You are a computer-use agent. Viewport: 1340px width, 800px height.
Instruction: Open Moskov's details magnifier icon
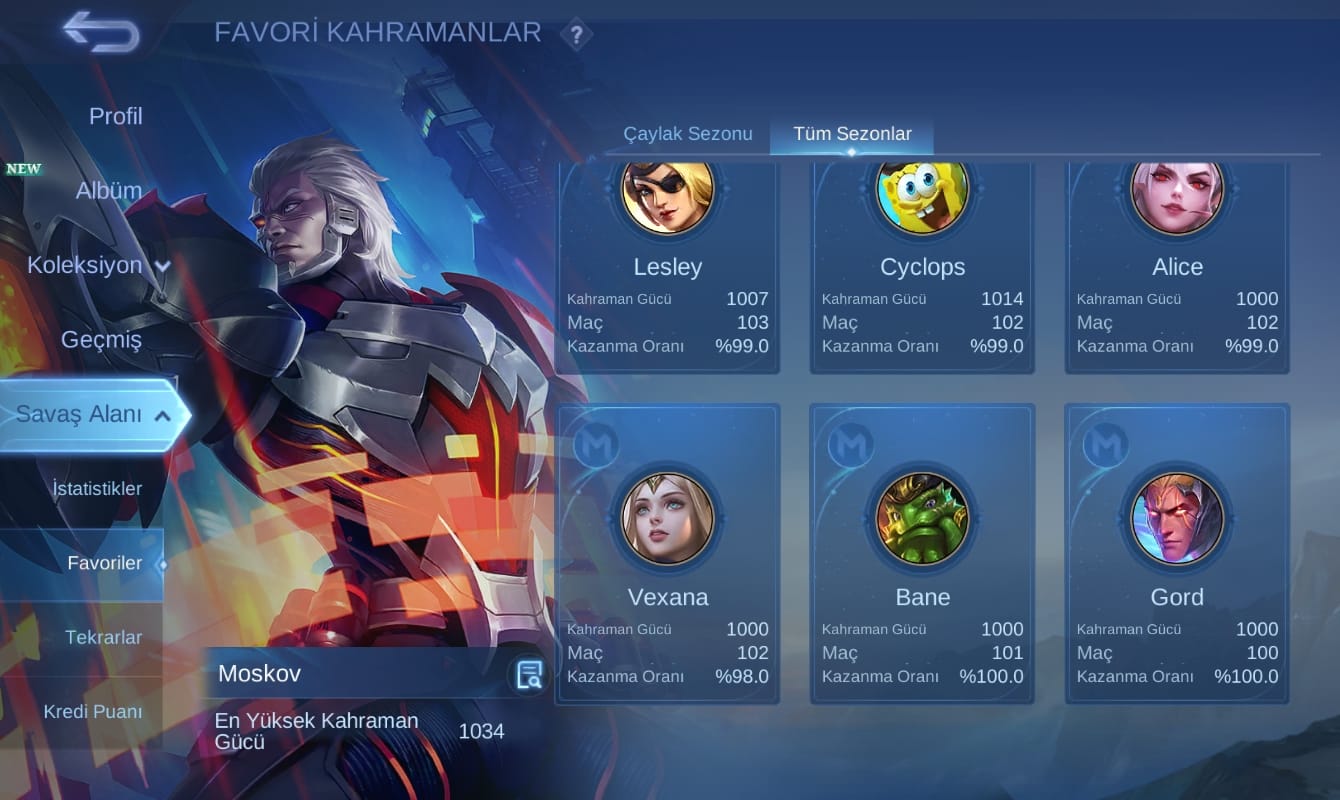[528, 675]
